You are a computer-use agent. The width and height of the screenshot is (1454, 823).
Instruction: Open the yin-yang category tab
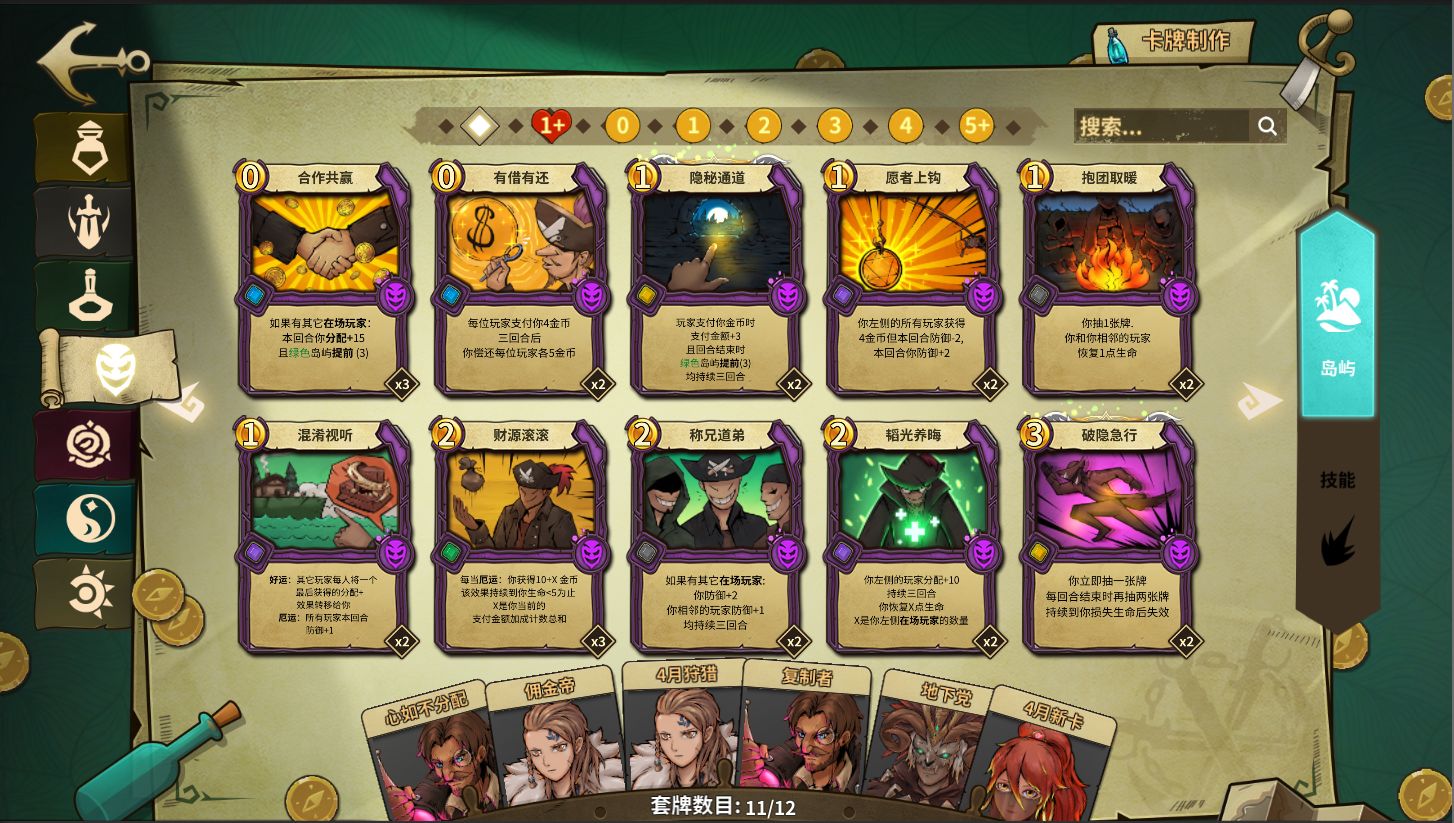(x=90, y=519)
